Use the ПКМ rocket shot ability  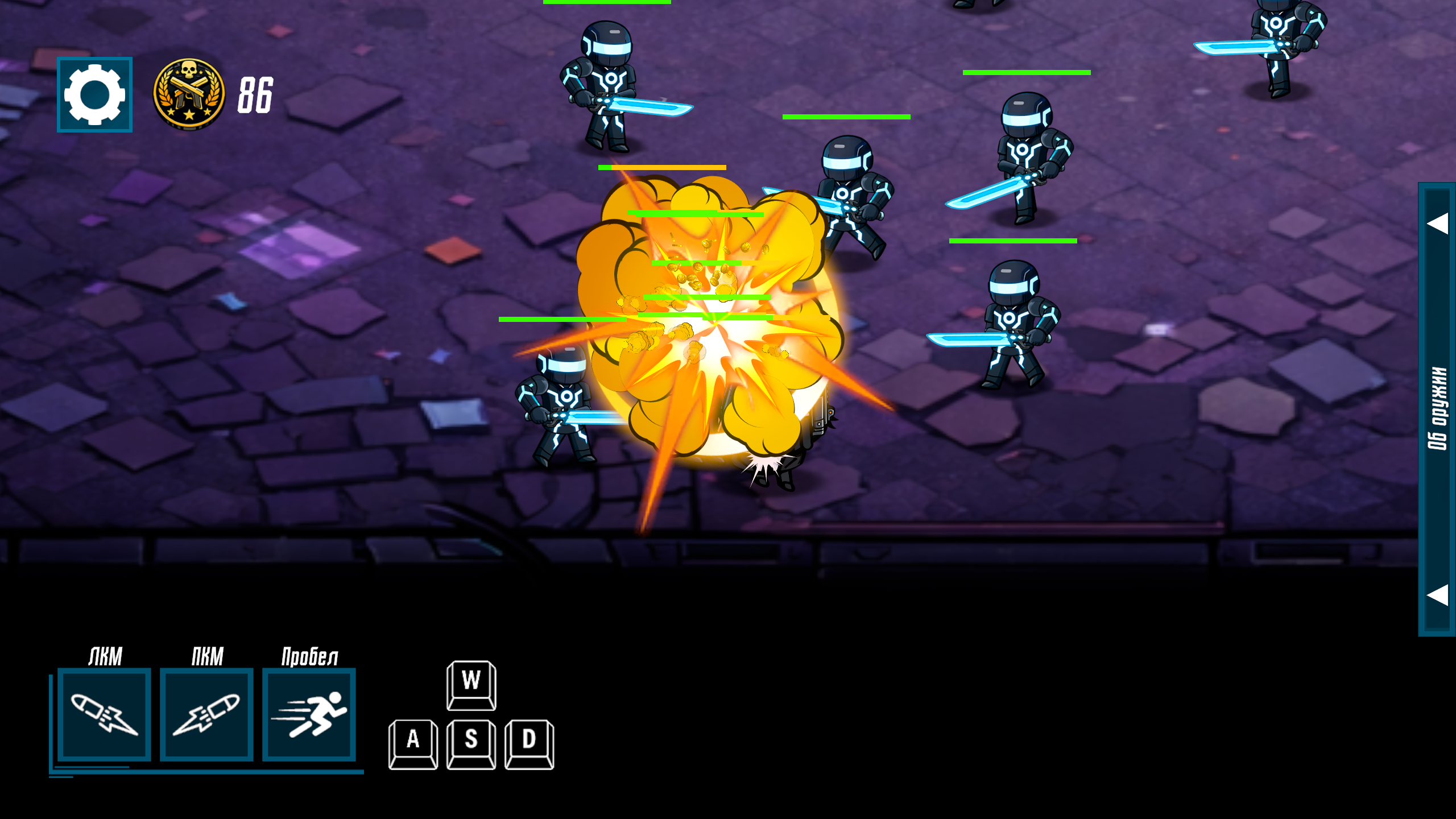click(x=206, y=714)
